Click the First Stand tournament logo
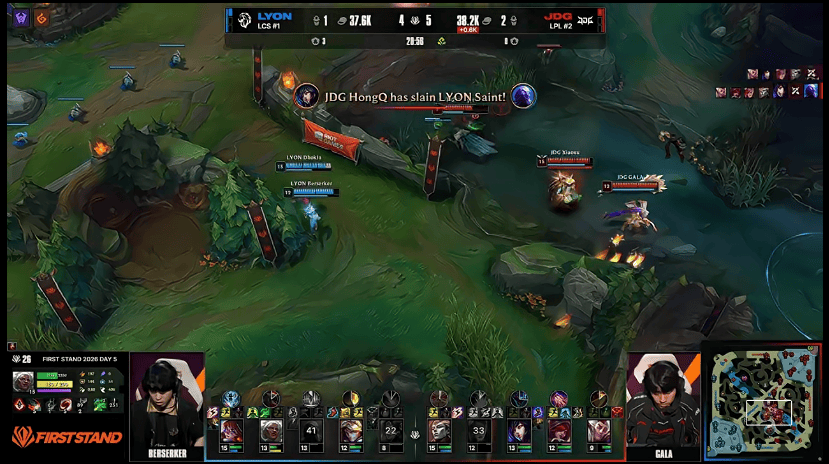 pyautogui.click(x=67, y=436)
